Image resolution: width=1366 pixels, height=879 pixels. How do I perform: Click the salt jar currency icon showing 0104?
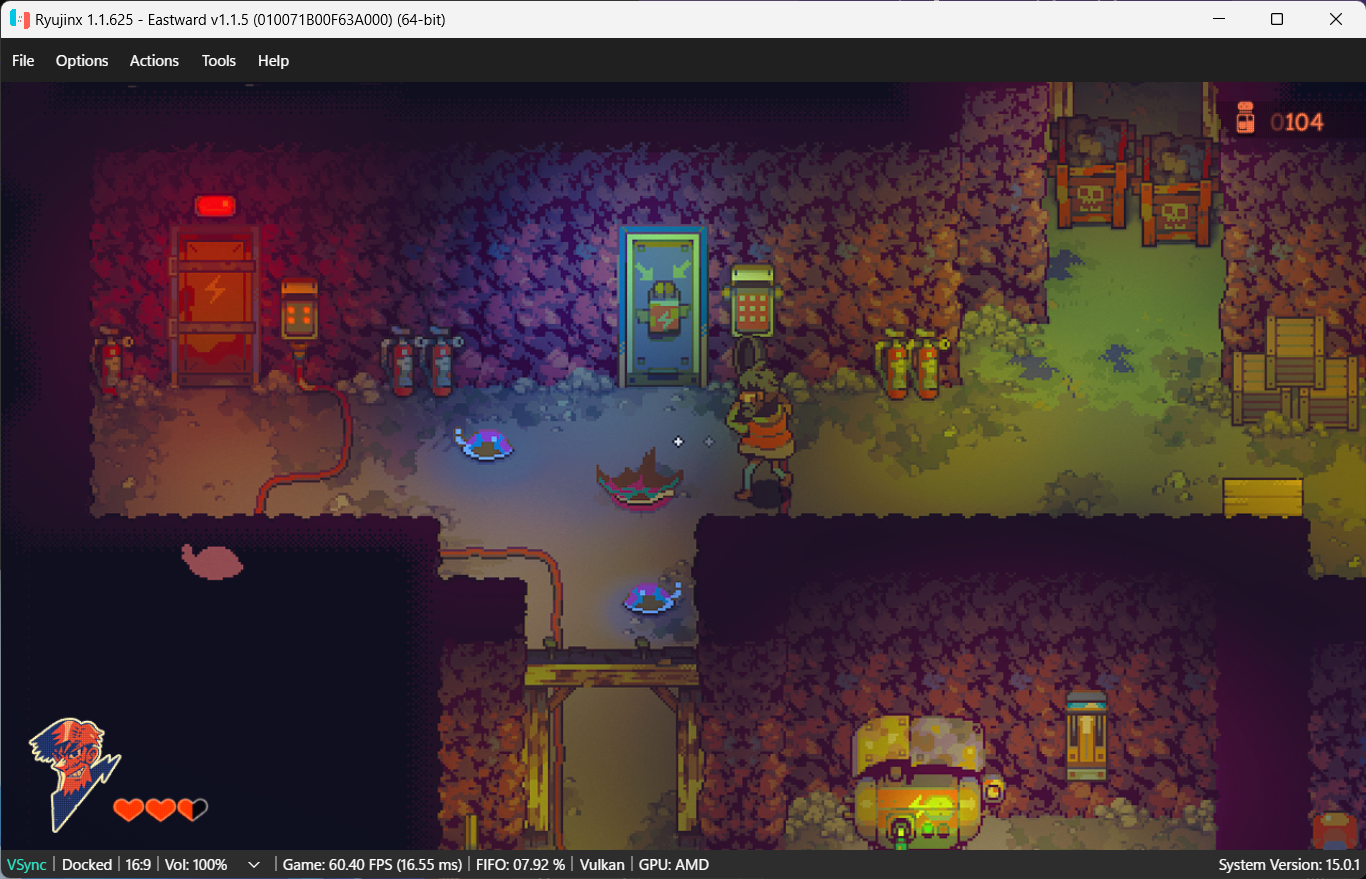tap(1247, 117)
